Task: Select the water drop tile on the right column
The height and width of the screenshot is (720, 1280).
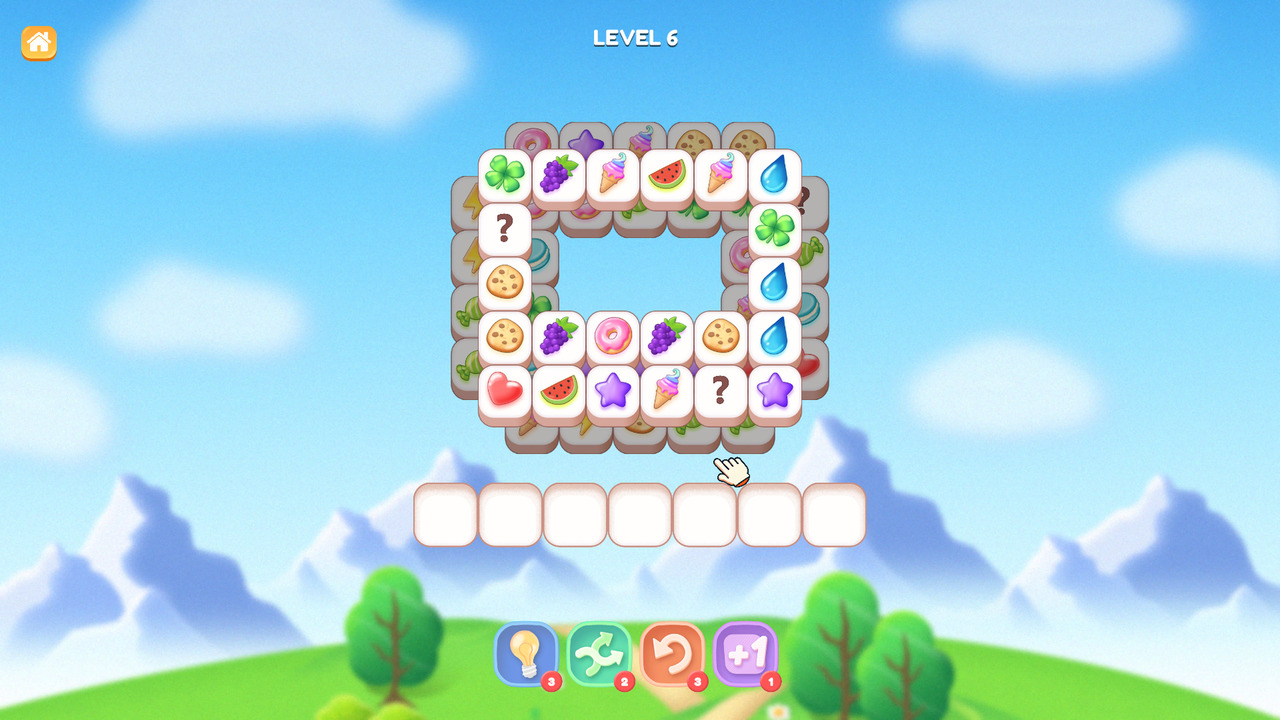Action: click(775, 283)
